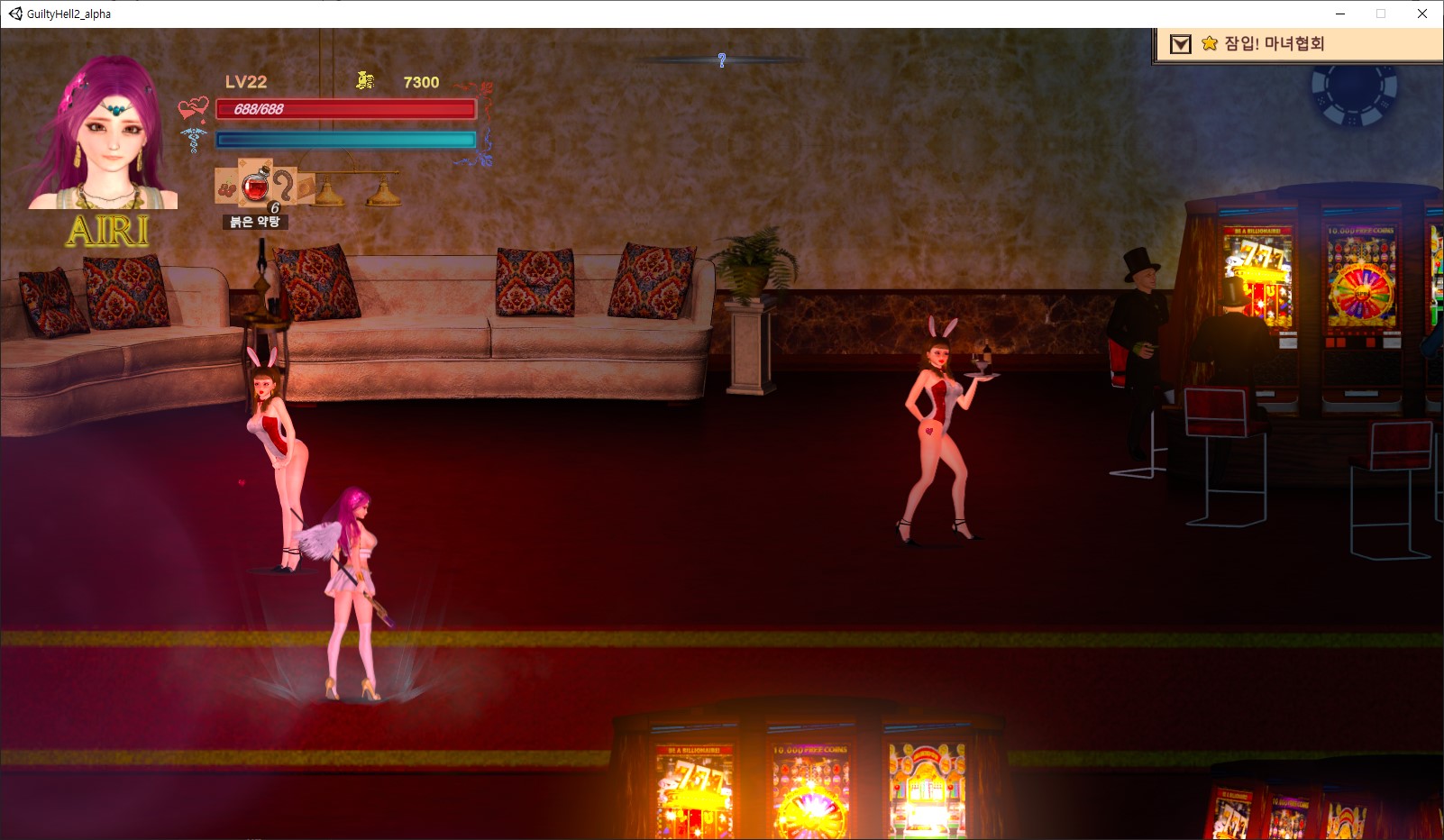Select the question mark item card
The width and height of the screenshot is (1444, 840).
[285, 186]
